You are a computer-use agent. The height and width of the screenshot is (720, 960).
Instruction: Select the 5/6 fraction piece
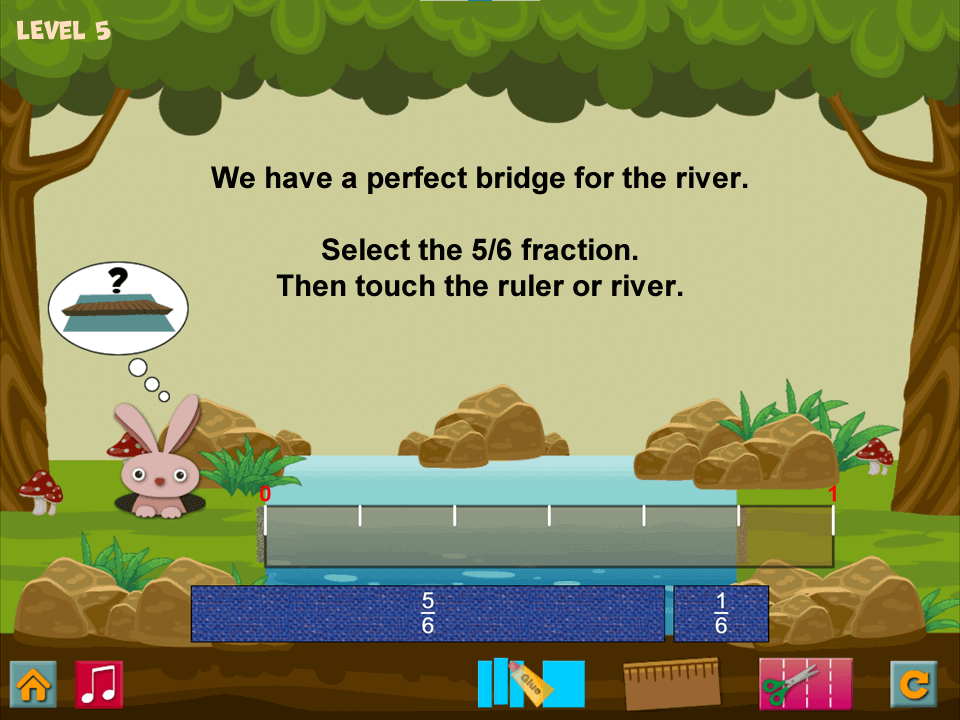coord(427,613)
